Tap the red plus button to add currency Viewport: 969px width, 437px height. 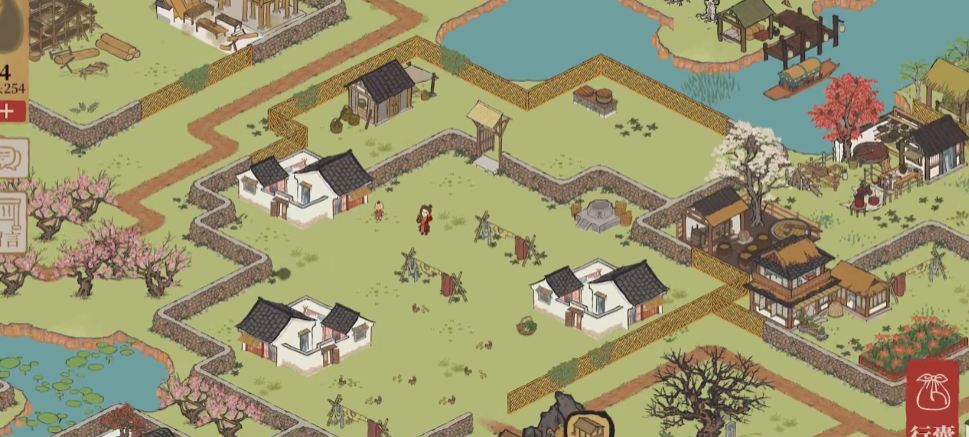pos(8,111)
